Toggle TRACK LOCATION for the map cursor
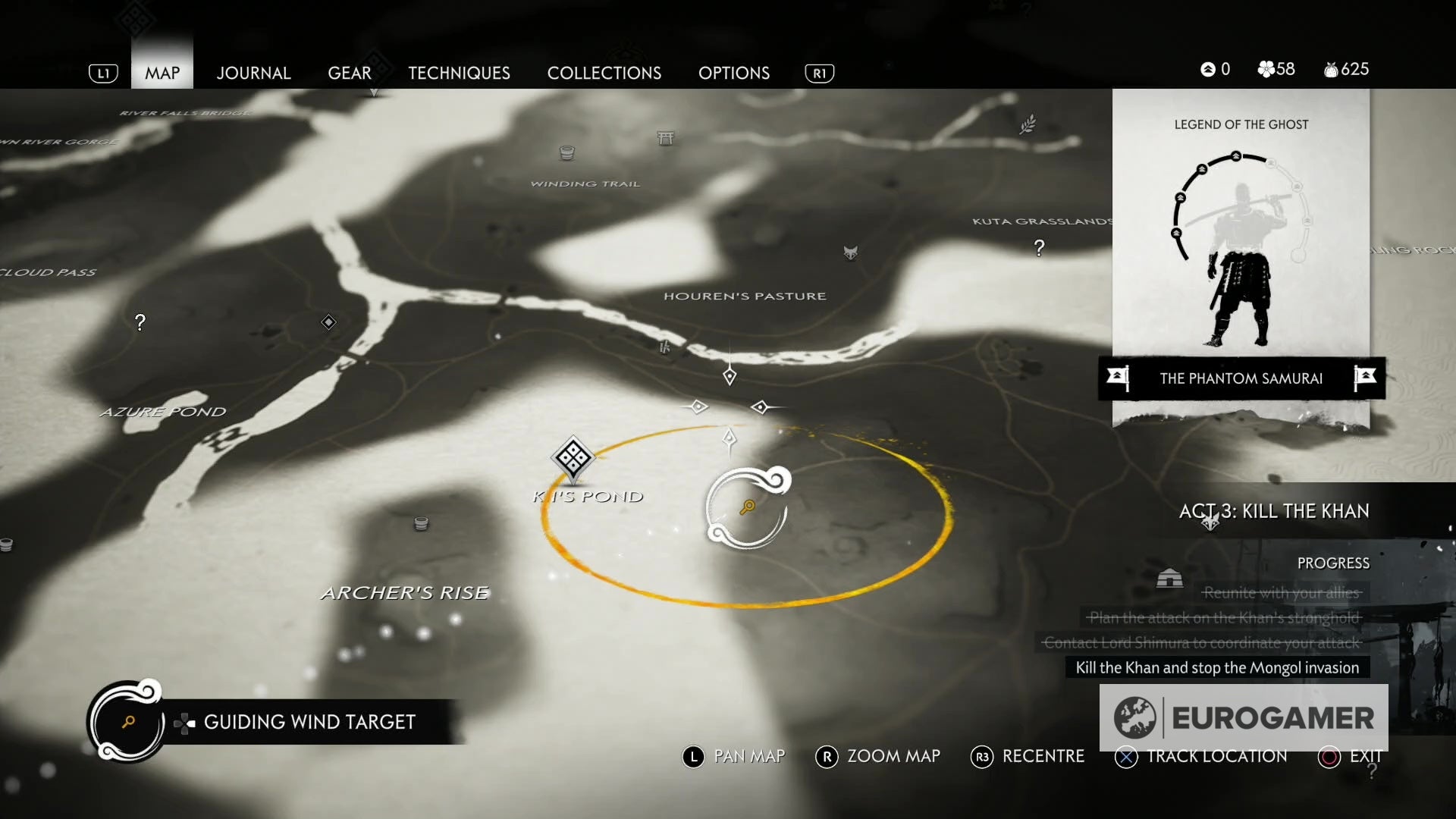Screen dimensions: 1456x819 pos(1216,756)
